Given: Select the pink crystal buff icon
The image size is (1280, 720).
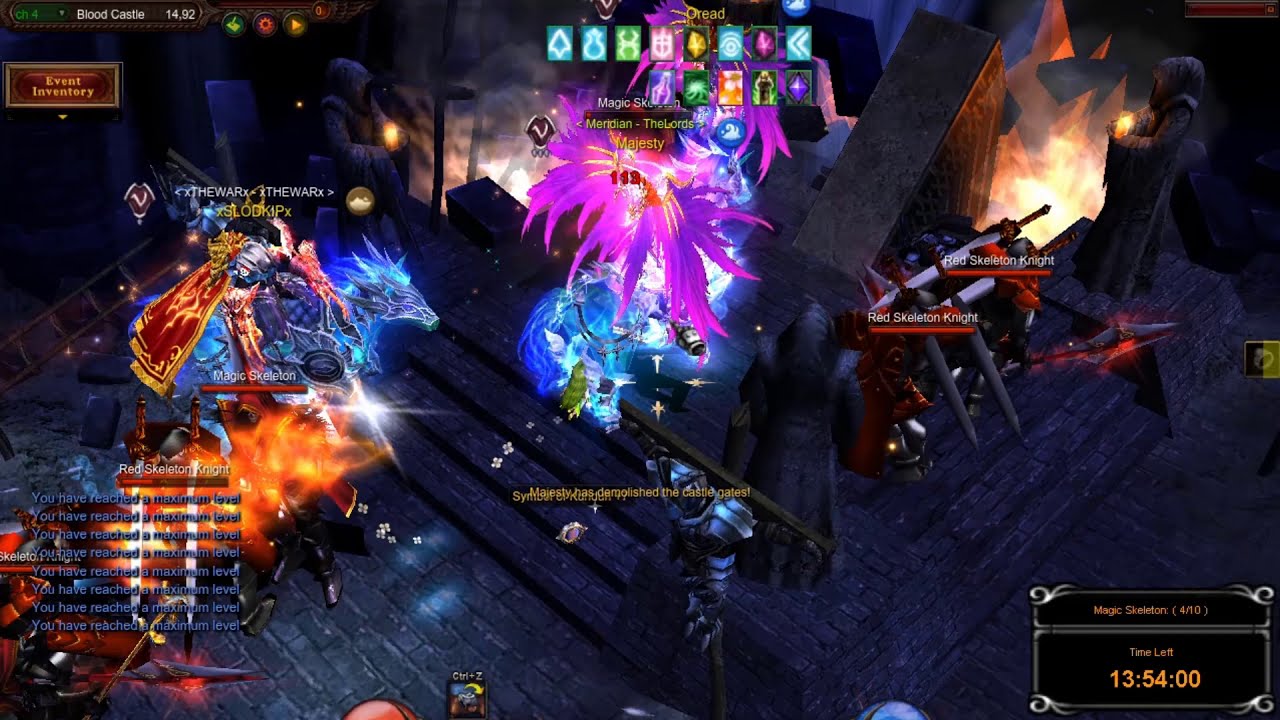Looking at the screenshot, I should click(764, 43).
